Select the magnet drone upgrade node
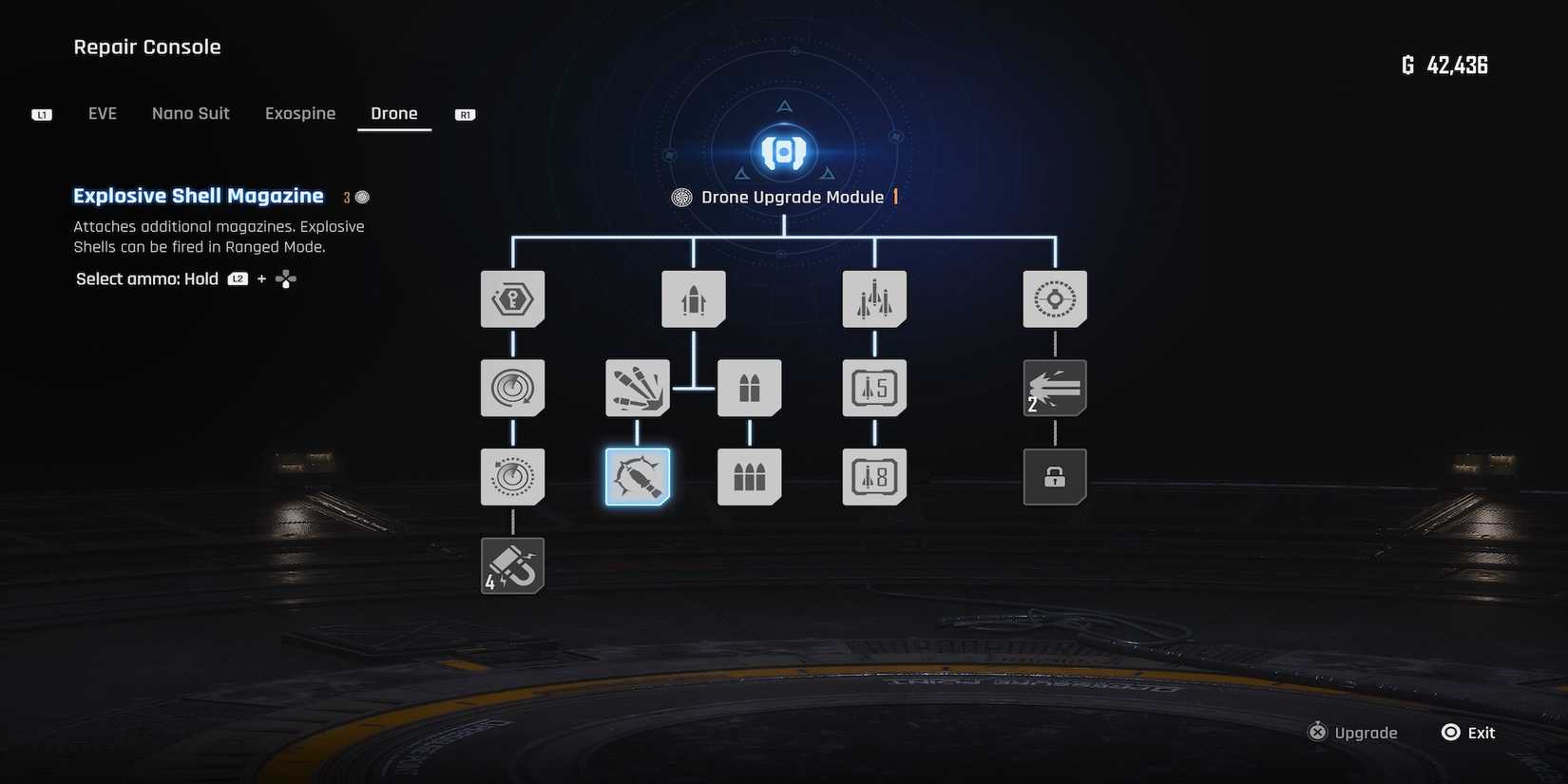 (x=512, y=564)
